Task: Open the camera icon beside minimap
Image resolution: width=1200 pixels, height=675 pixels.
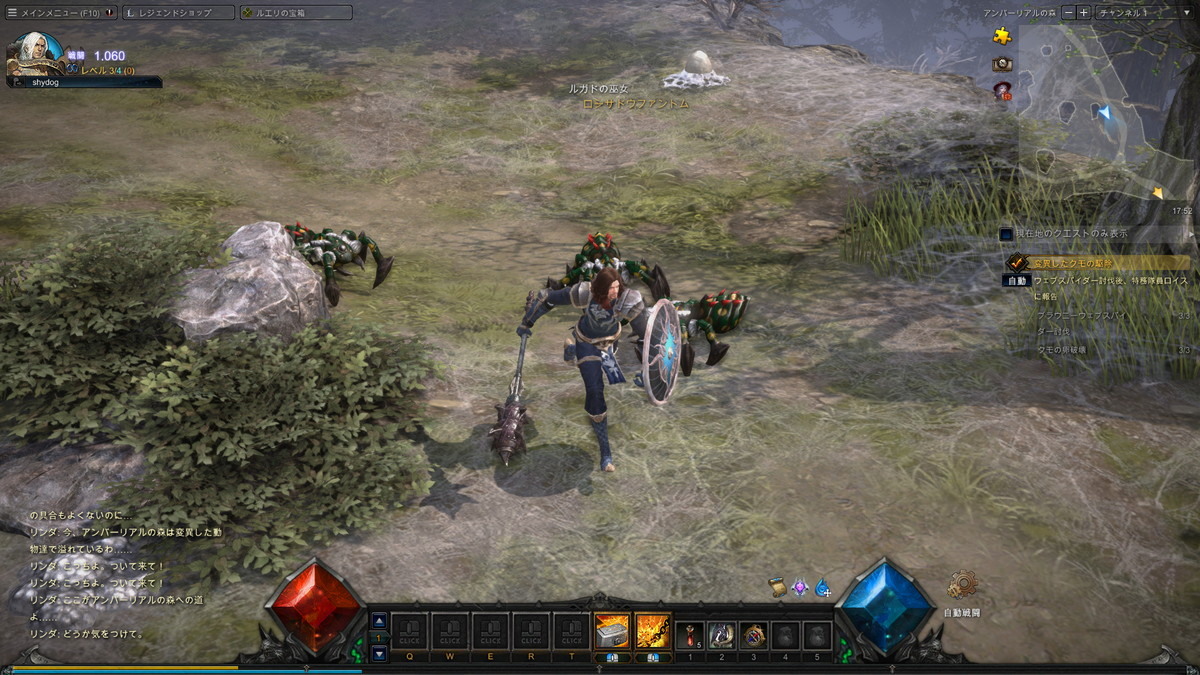Action: click(1002, 64)
